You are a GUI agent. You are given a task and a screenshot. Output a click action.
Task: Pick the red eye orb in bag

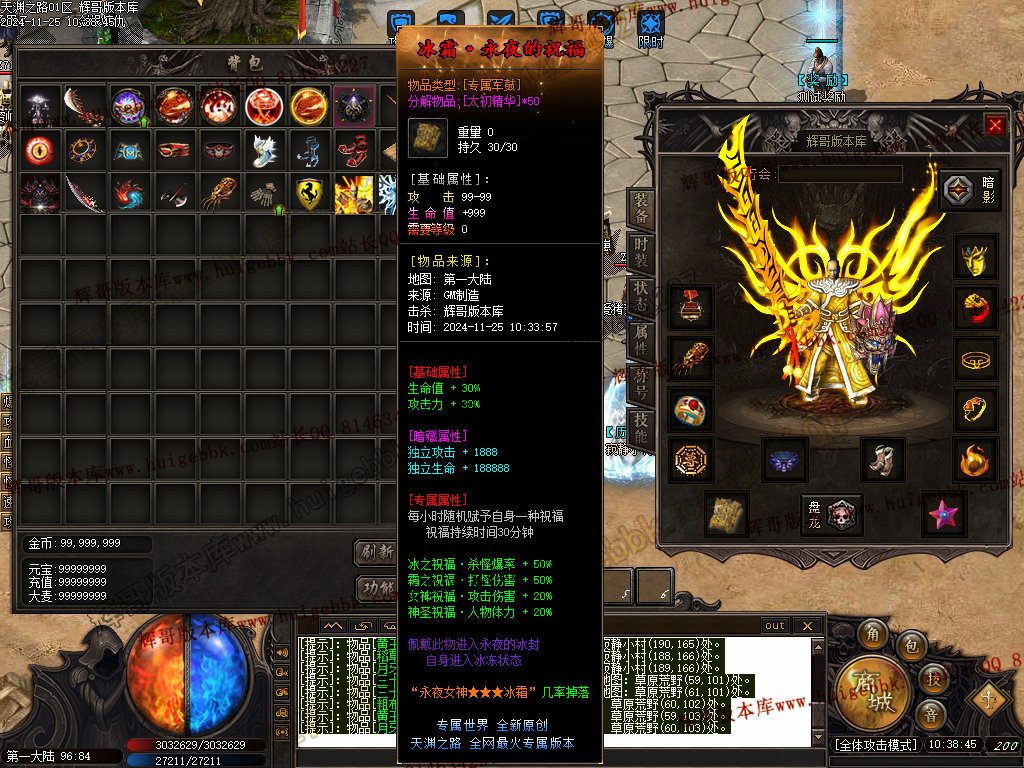pos(40,150)
